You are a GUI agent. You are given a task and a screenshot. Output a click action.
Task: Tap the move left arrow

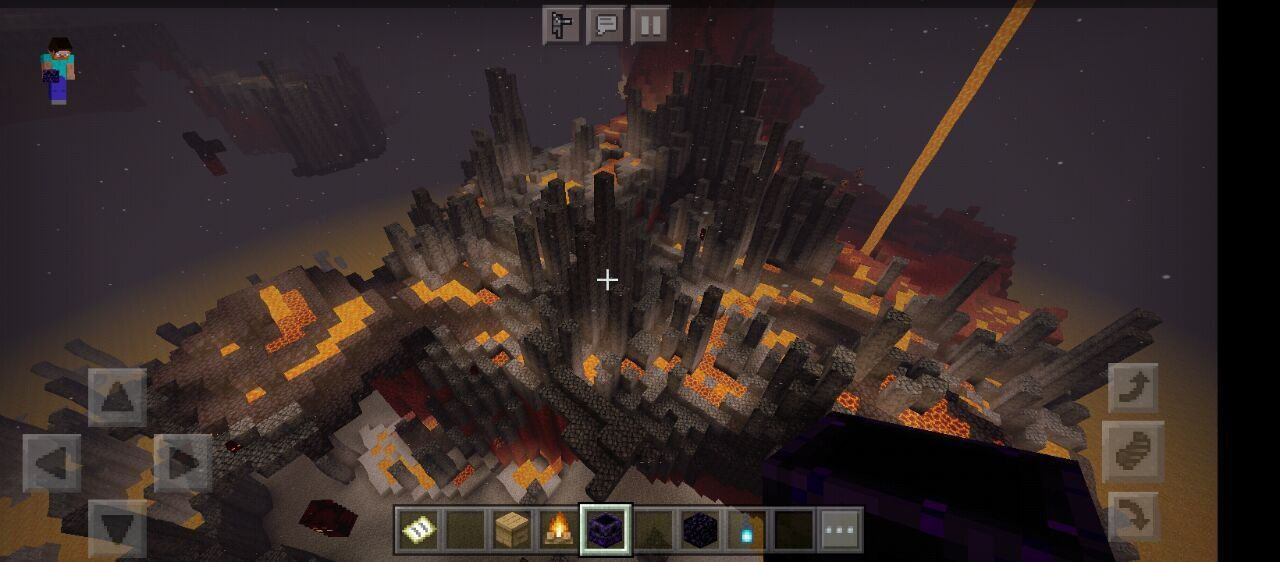point(52,463)
